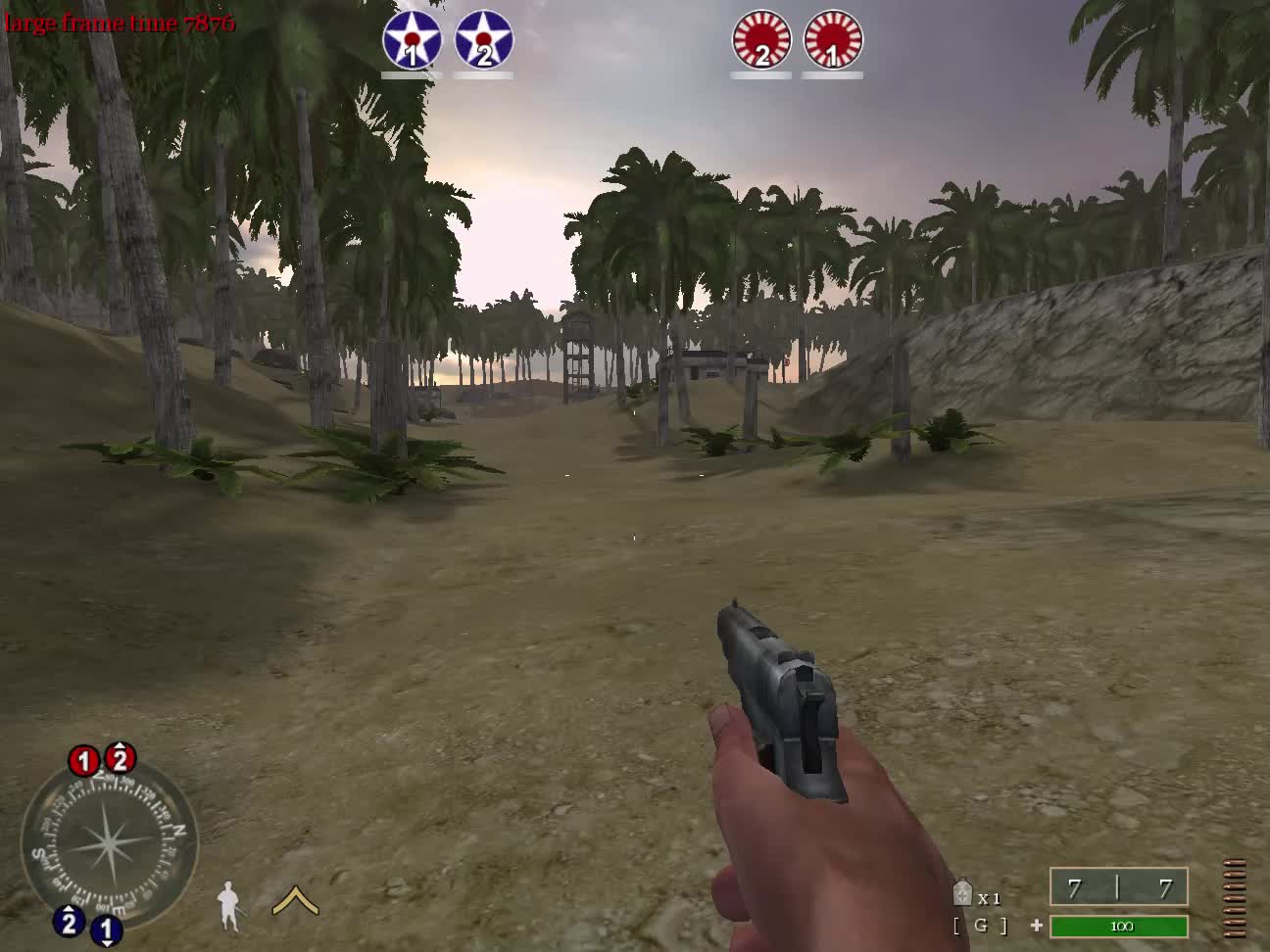Click the medical kit icon above [G]
Viewport: 1270px width, 952px height.
point(961,891)
